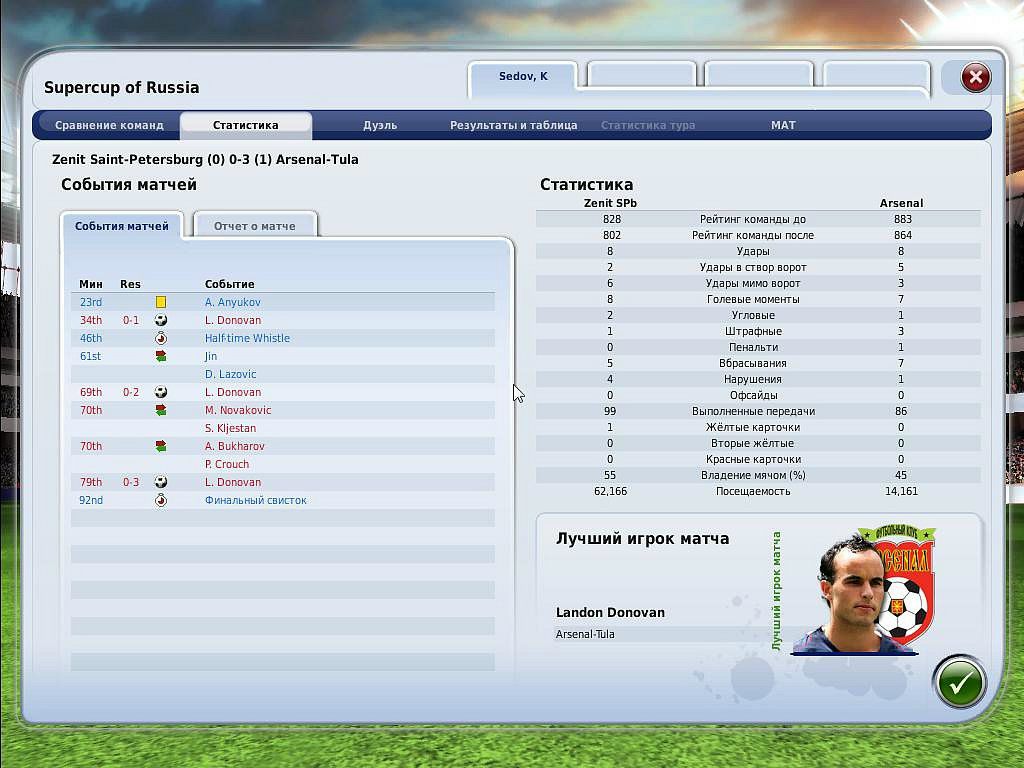The width and height of the screenshot is (1024, 768).
Task: Click player Jin in substitution event
Action: pos(211,356)
